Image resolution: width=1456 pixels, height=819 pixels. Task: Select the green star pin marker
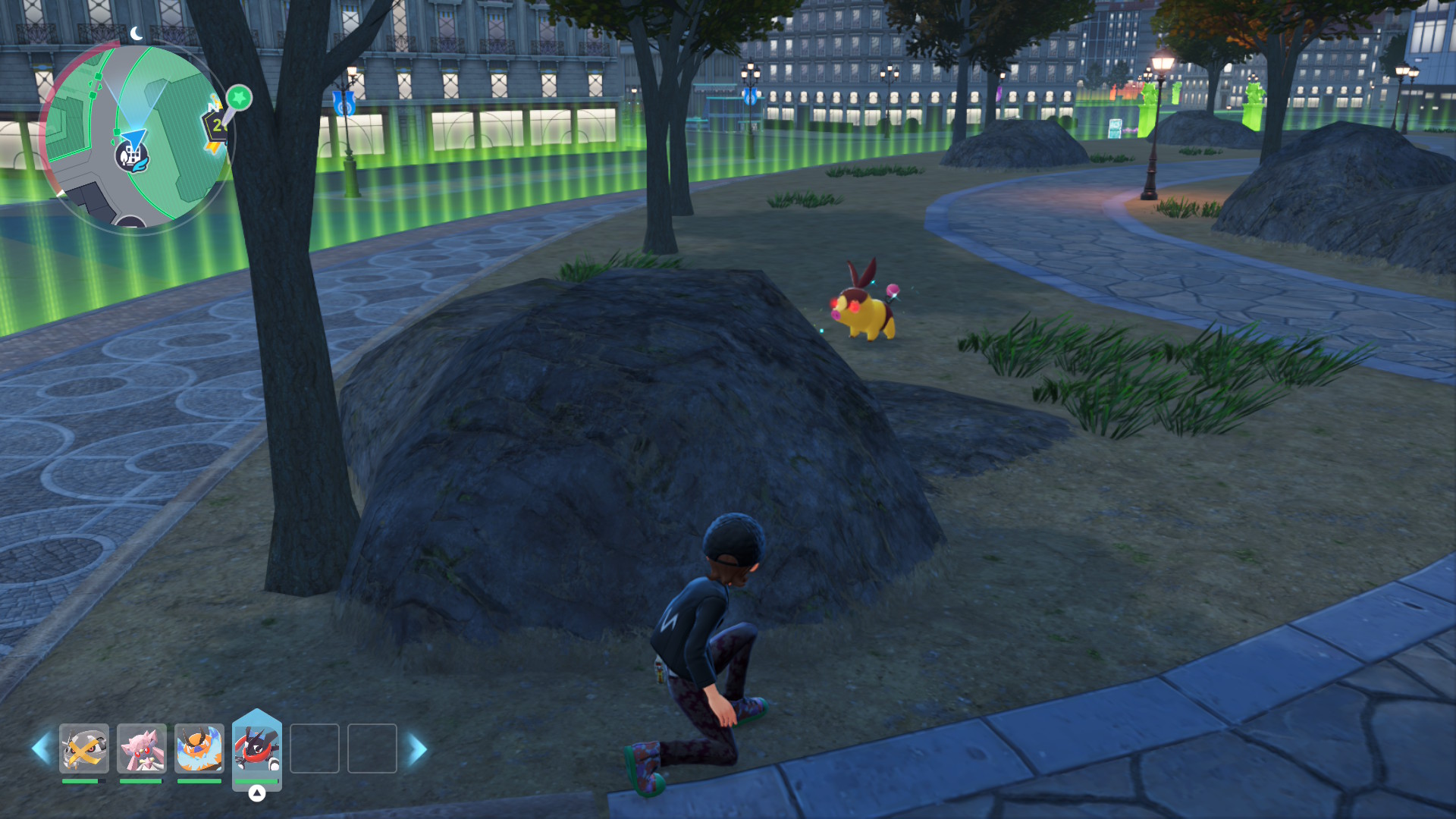tap(239, 98)
